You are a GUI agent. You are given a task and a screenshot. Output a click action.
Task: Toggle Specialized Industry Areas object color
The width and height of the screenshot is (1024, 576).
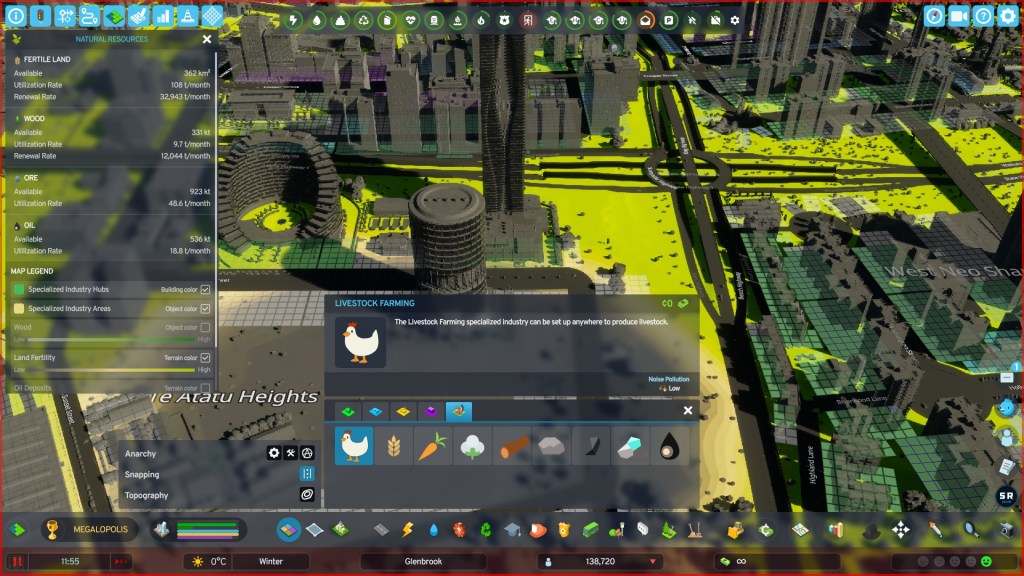(x=205, y=309)
